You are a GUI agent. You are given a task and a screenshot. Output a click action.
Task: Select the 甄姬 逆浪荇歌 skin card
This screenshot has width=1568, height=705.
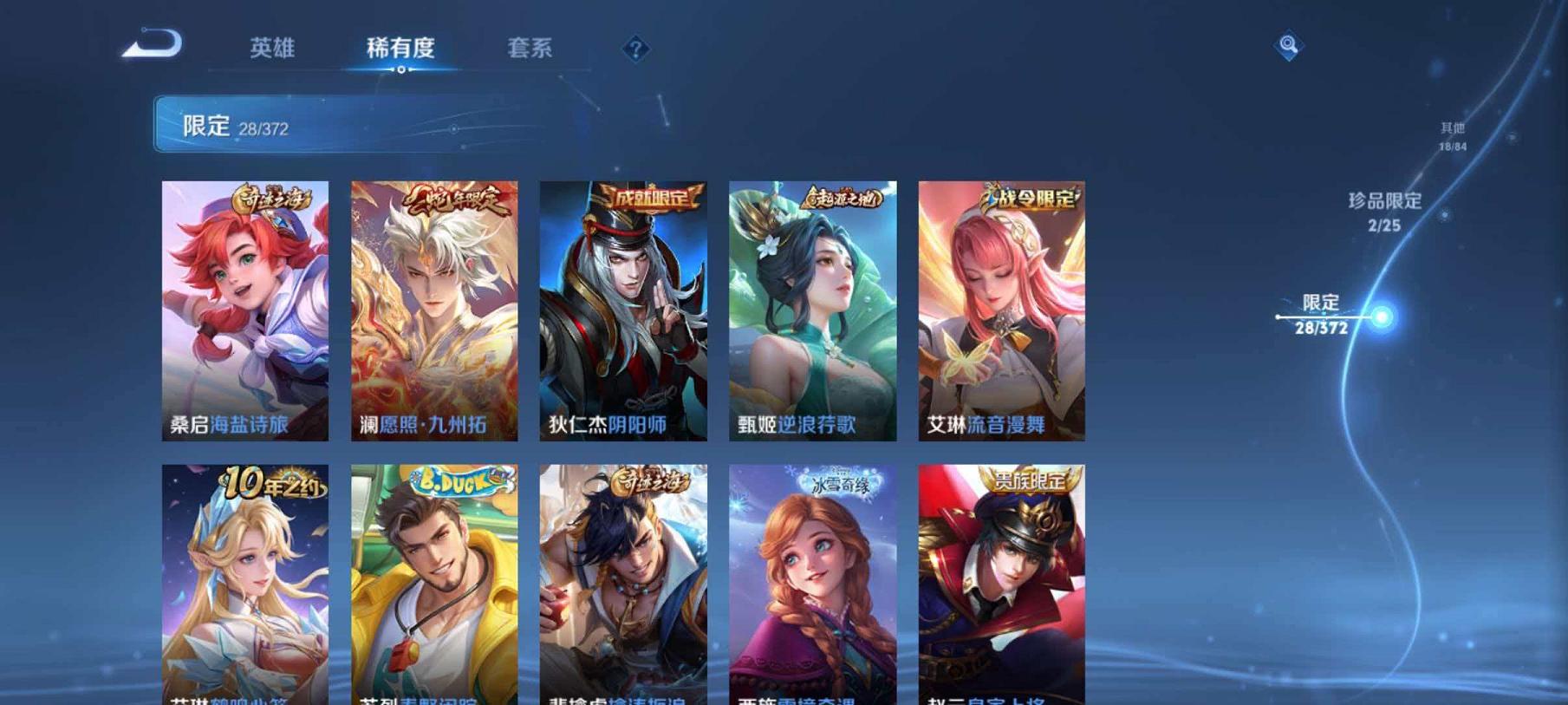click(812, 312)
